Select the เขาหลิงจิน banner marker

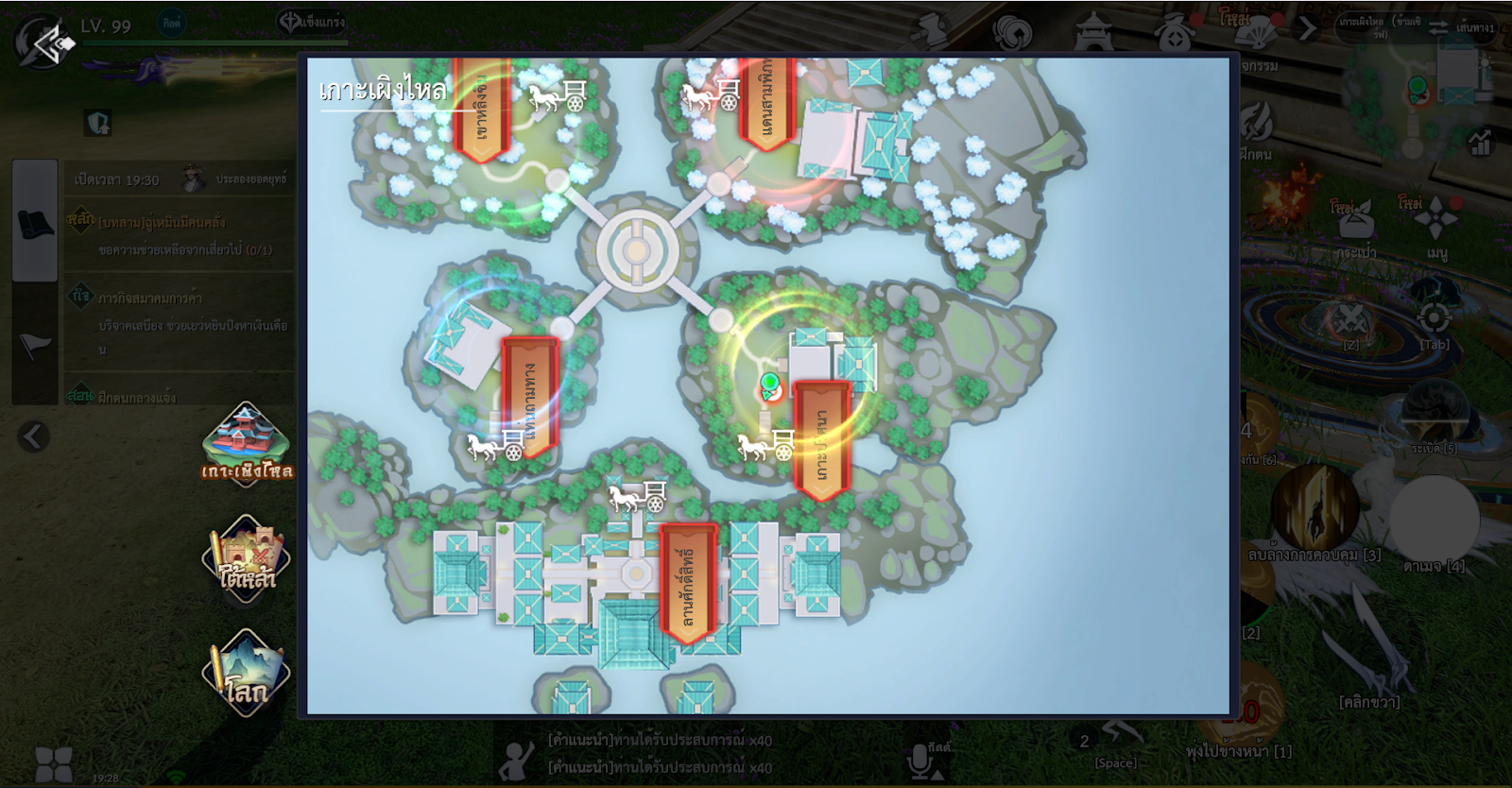(481, 109)
